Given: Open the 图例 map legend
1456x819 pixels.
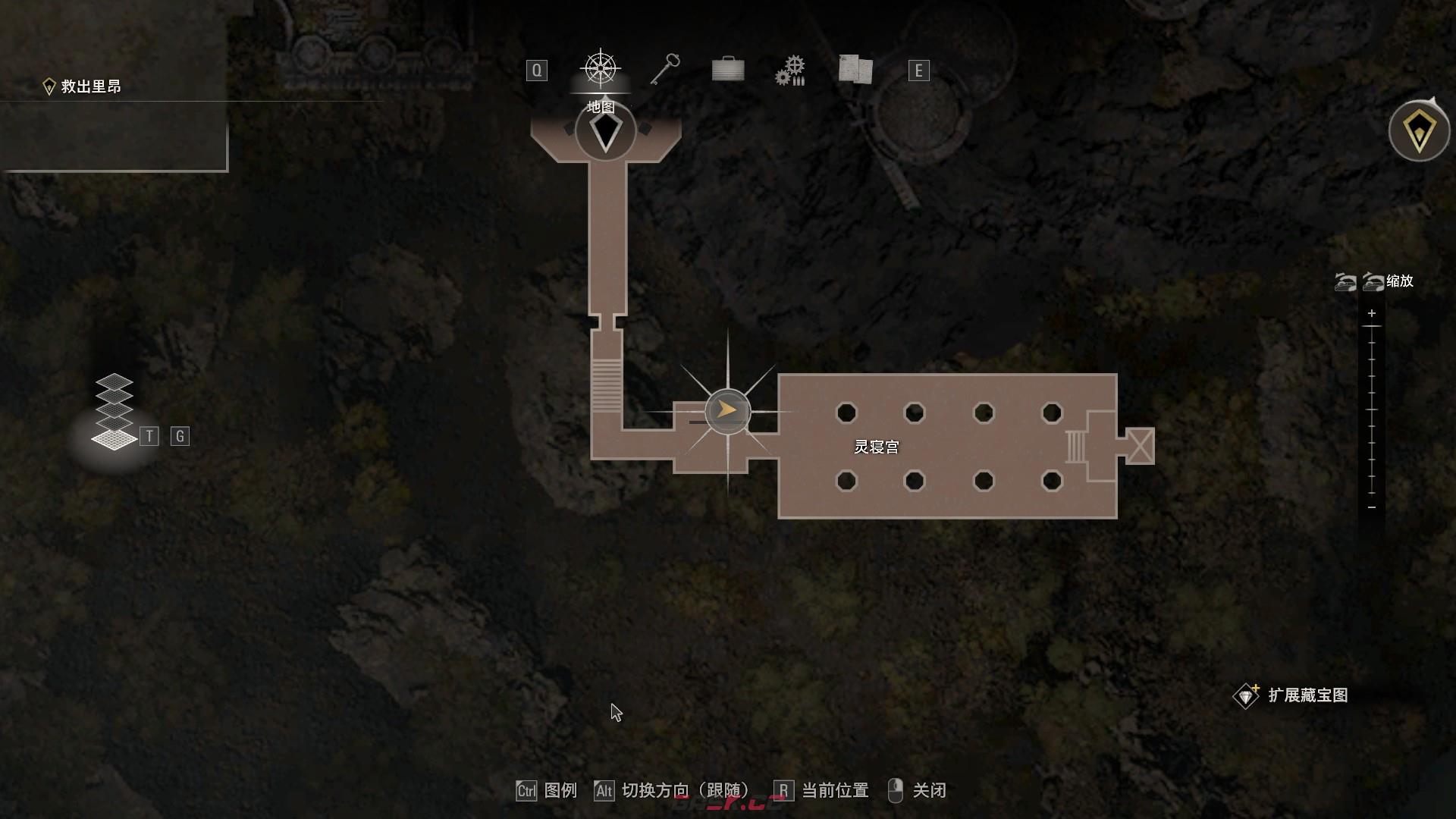Looking at the screenshot, I should point(560,791).
